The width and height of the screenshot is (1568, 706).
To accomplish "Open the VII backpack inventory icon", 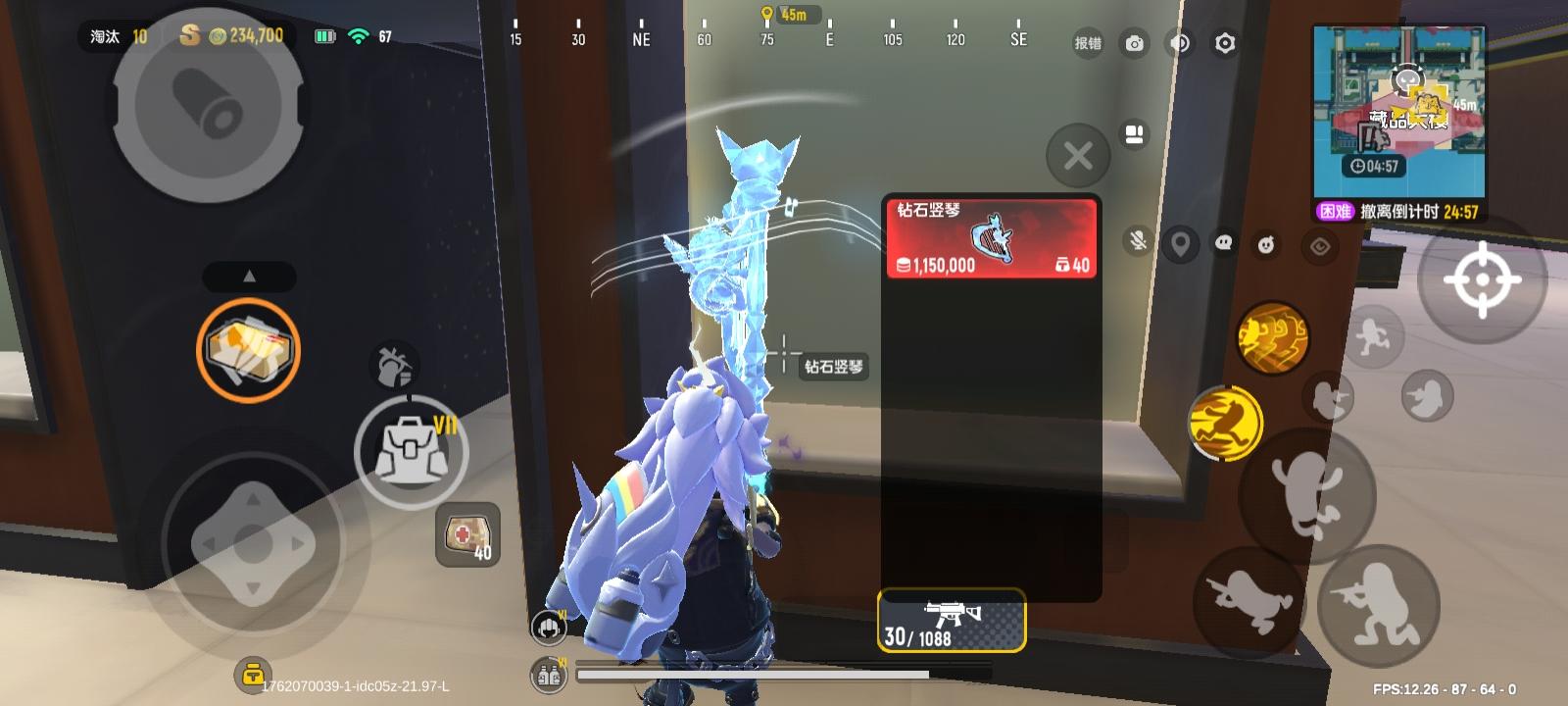I will coord(412,451).
